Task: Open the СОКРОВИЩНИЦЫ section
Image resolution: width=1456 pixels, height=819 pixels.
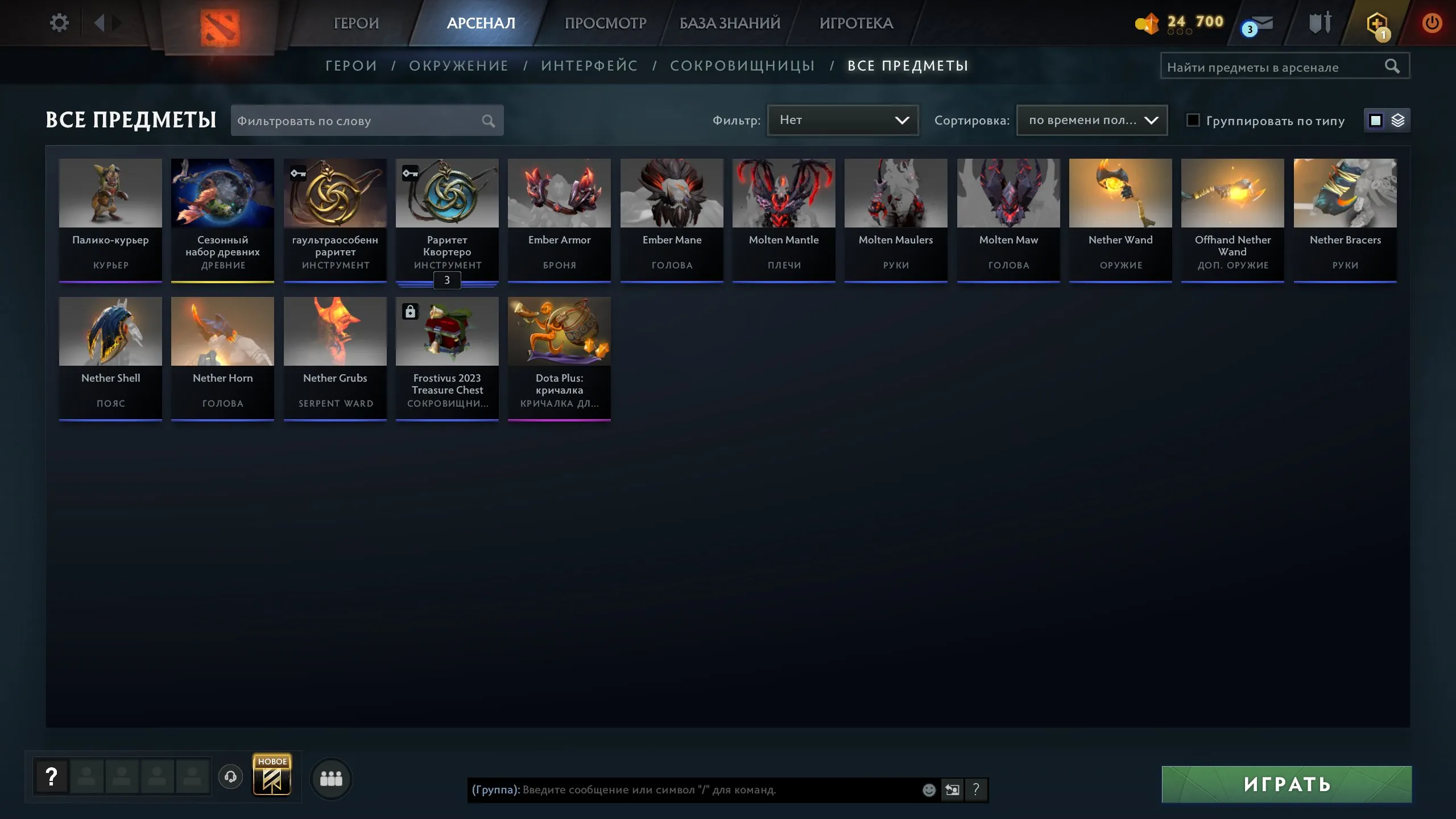Action: pyautogui.click(x=743, y=65)
